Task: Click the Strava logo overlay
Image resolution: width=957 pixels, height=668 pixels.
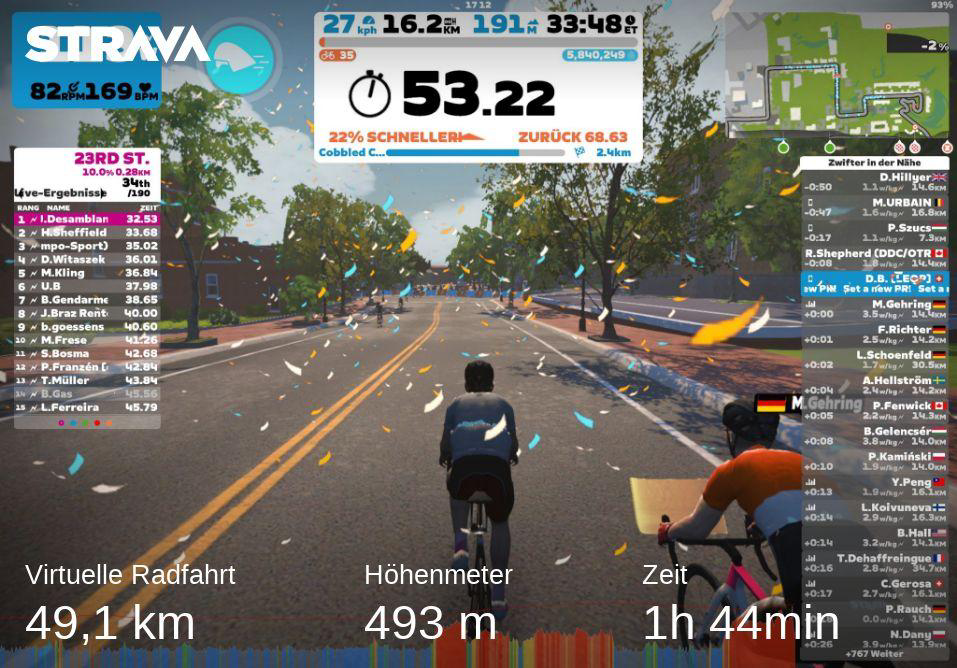Action: click(117, 44)
